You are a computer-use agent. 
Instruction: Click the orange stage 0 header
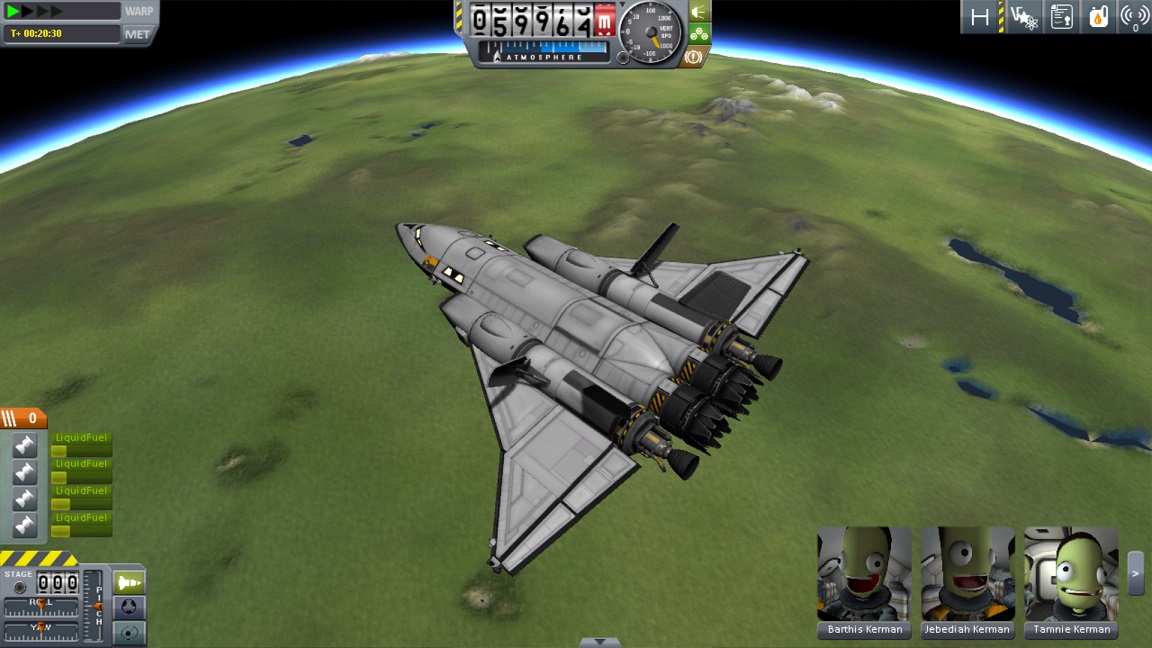(24, 418)
